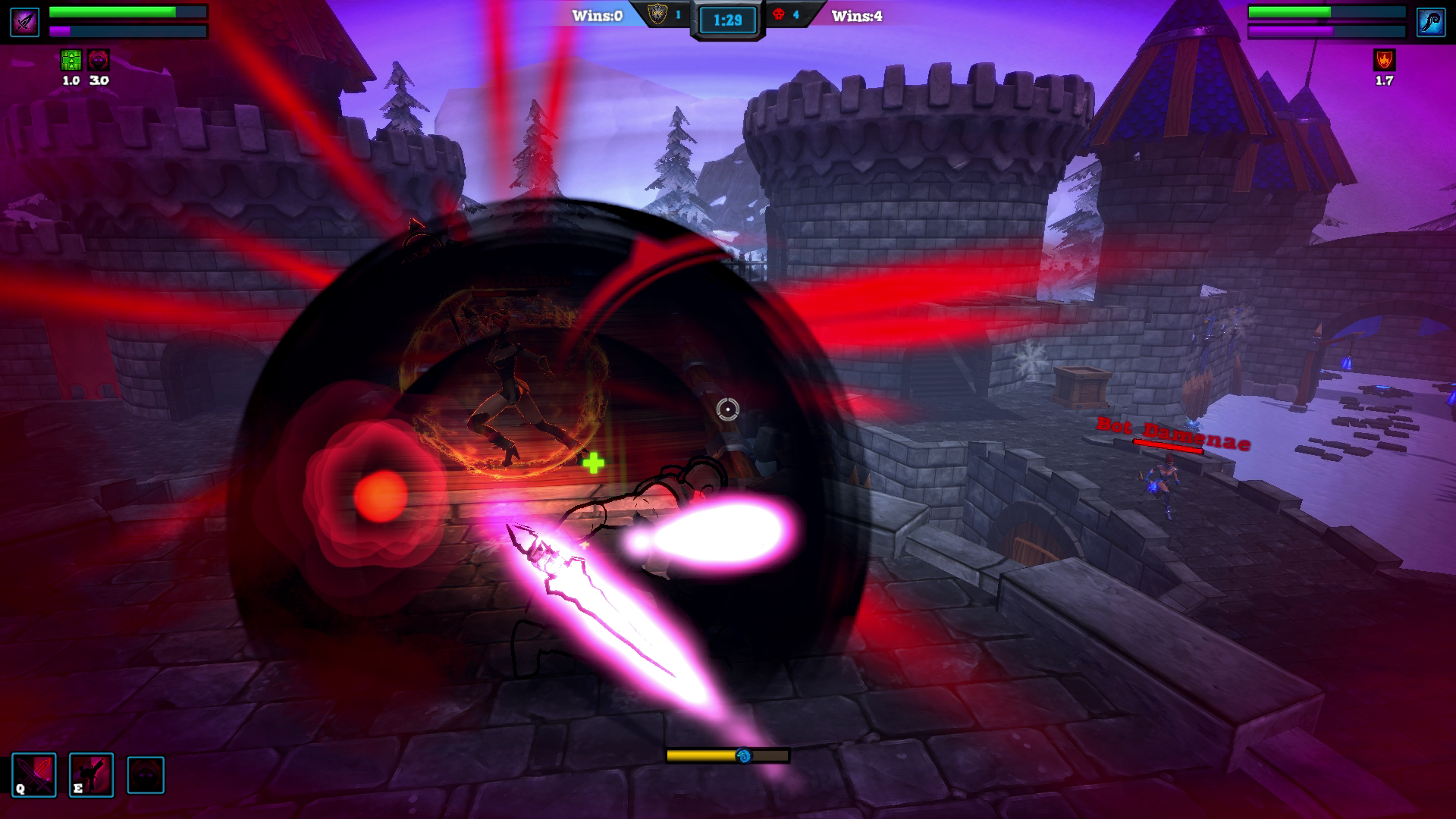This screenshot has width=1456, height=819.
Task: Click the golden shield emblem on scoreboard
Action: point(655,13)
